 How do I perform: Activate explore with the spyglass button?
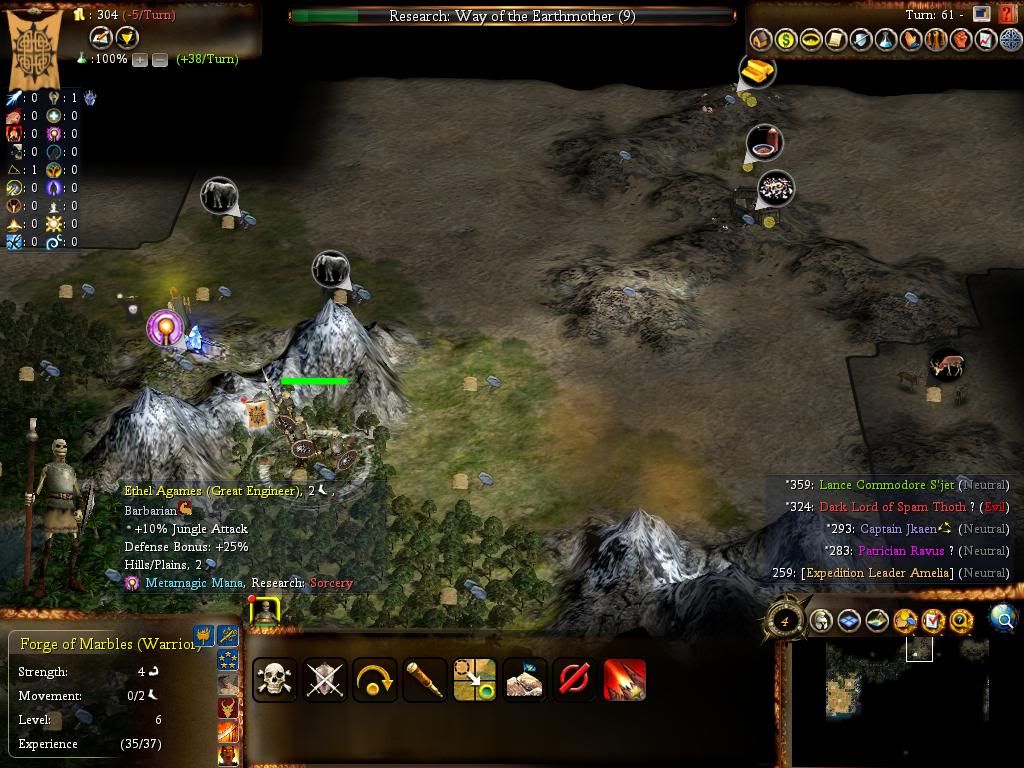pos(425,680)
